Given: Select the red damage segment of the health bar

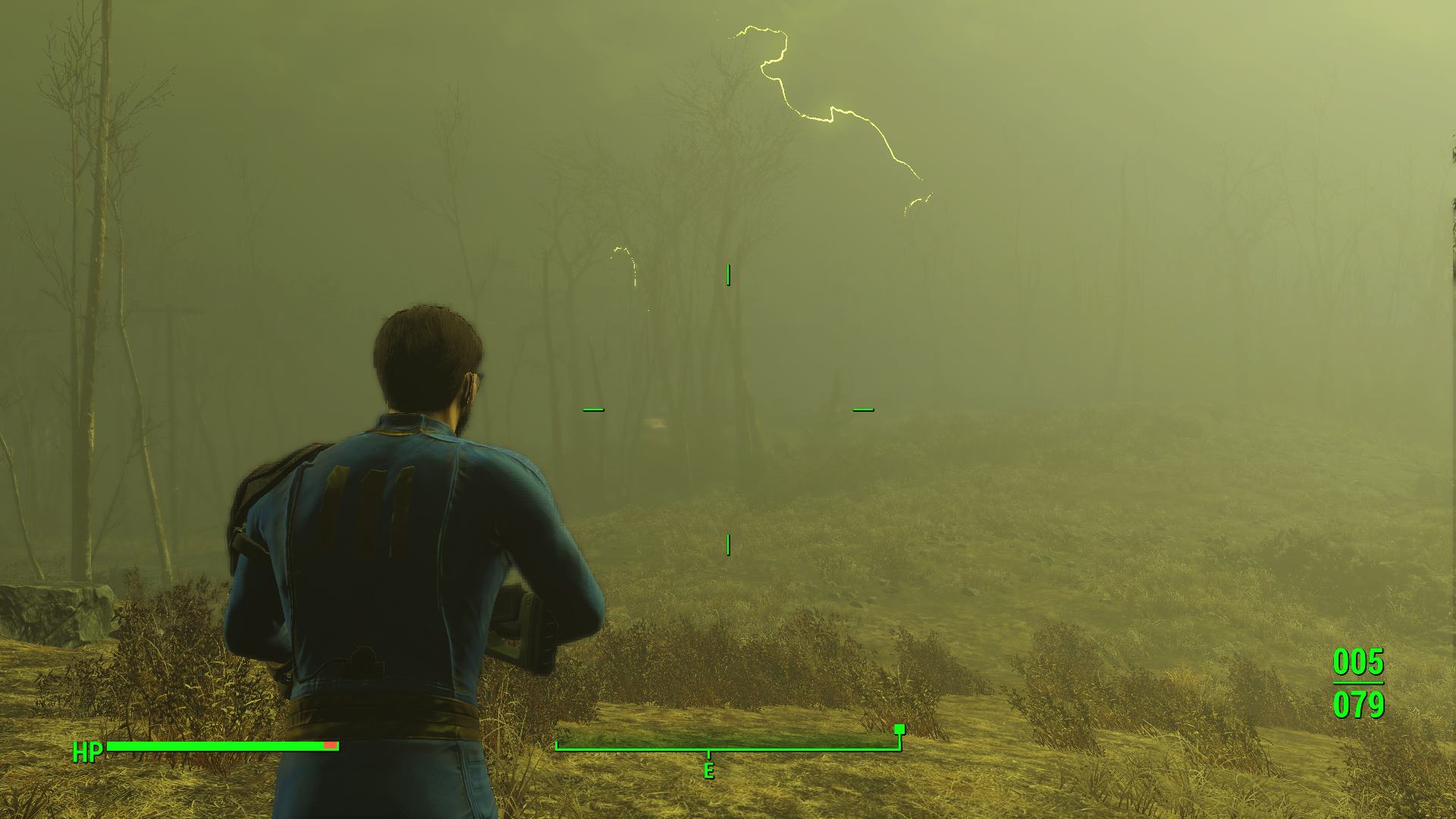Looking at the screenshot, I should coord(330,745).
